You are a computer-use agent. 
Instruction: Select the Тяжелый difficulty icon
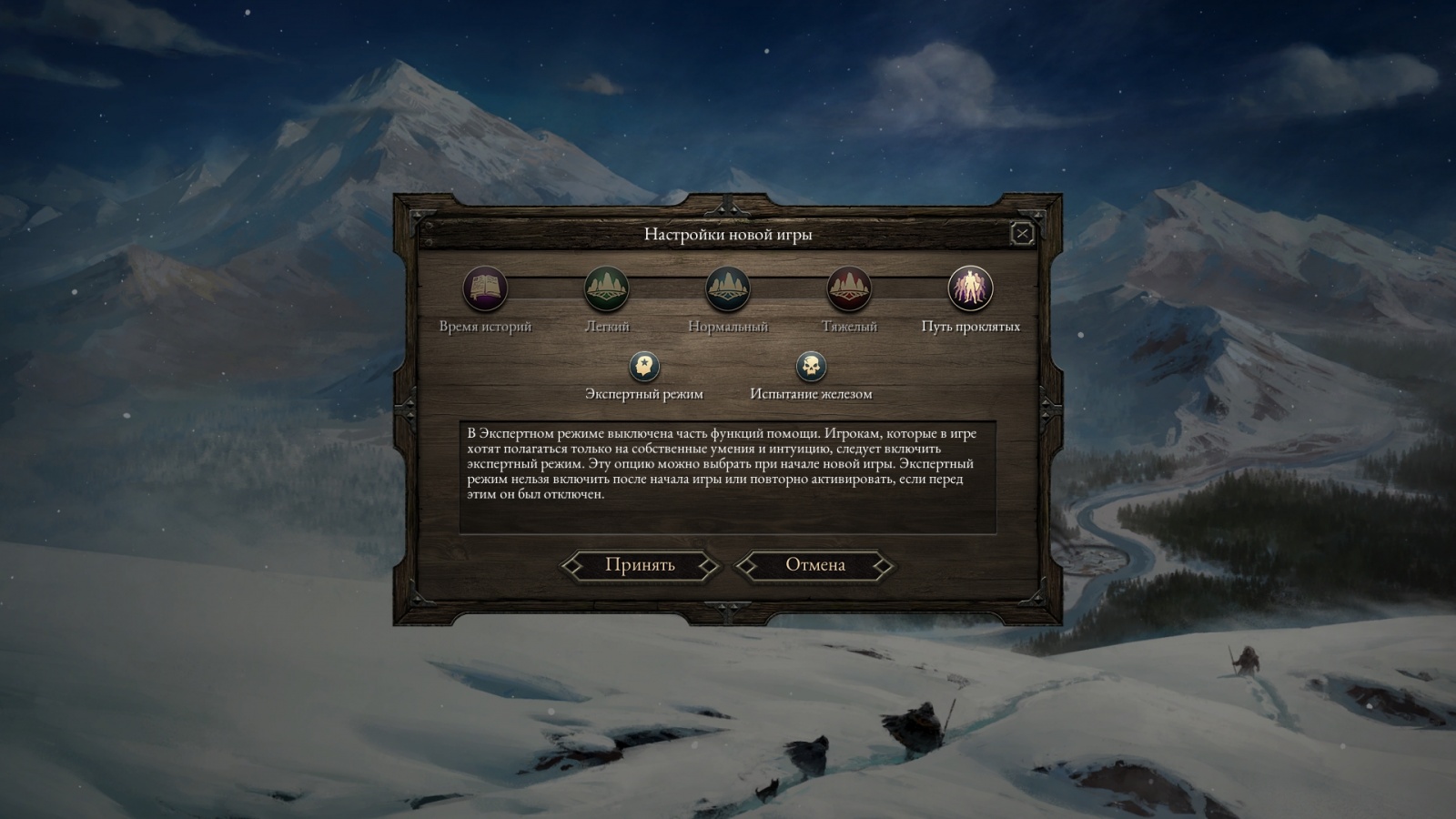(849, 289)
